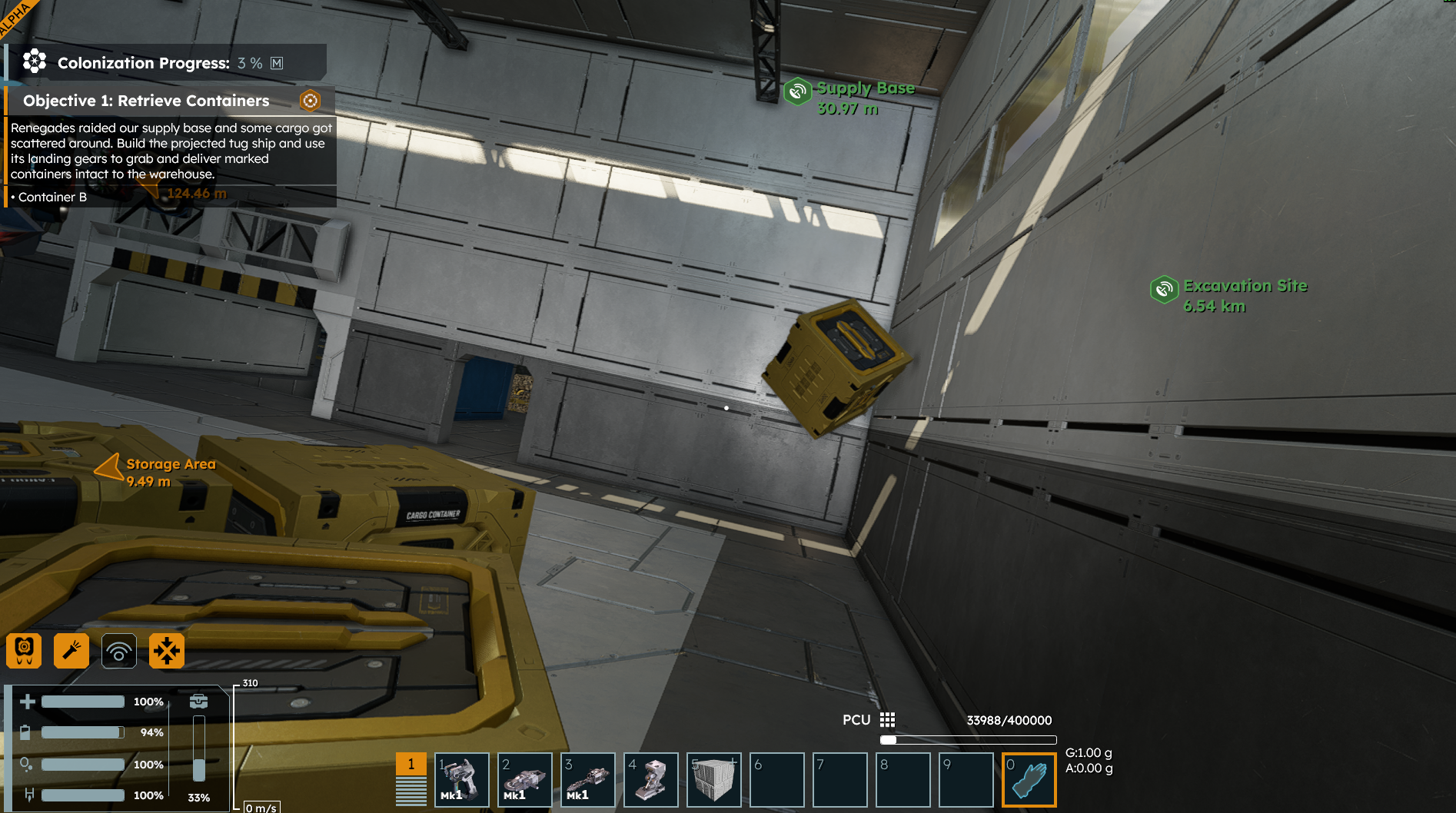
Task: Select the Mk1 welder in hotbar slot 1
Action: coord(462,779)
